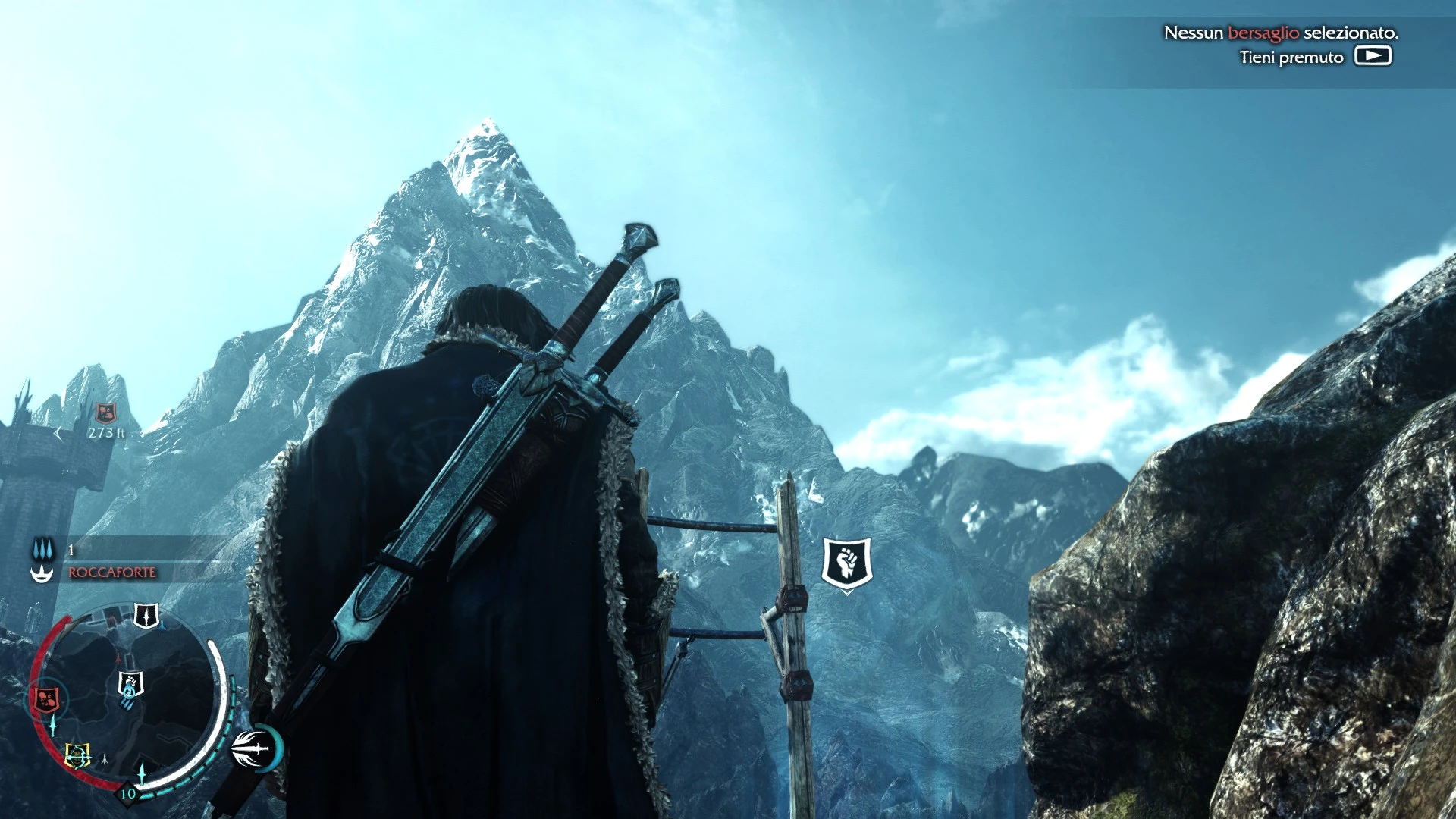The image size is (1456, 819).
Task: Open the dagger rank emblem beside the minimap
Action: (x=250, y=749)
